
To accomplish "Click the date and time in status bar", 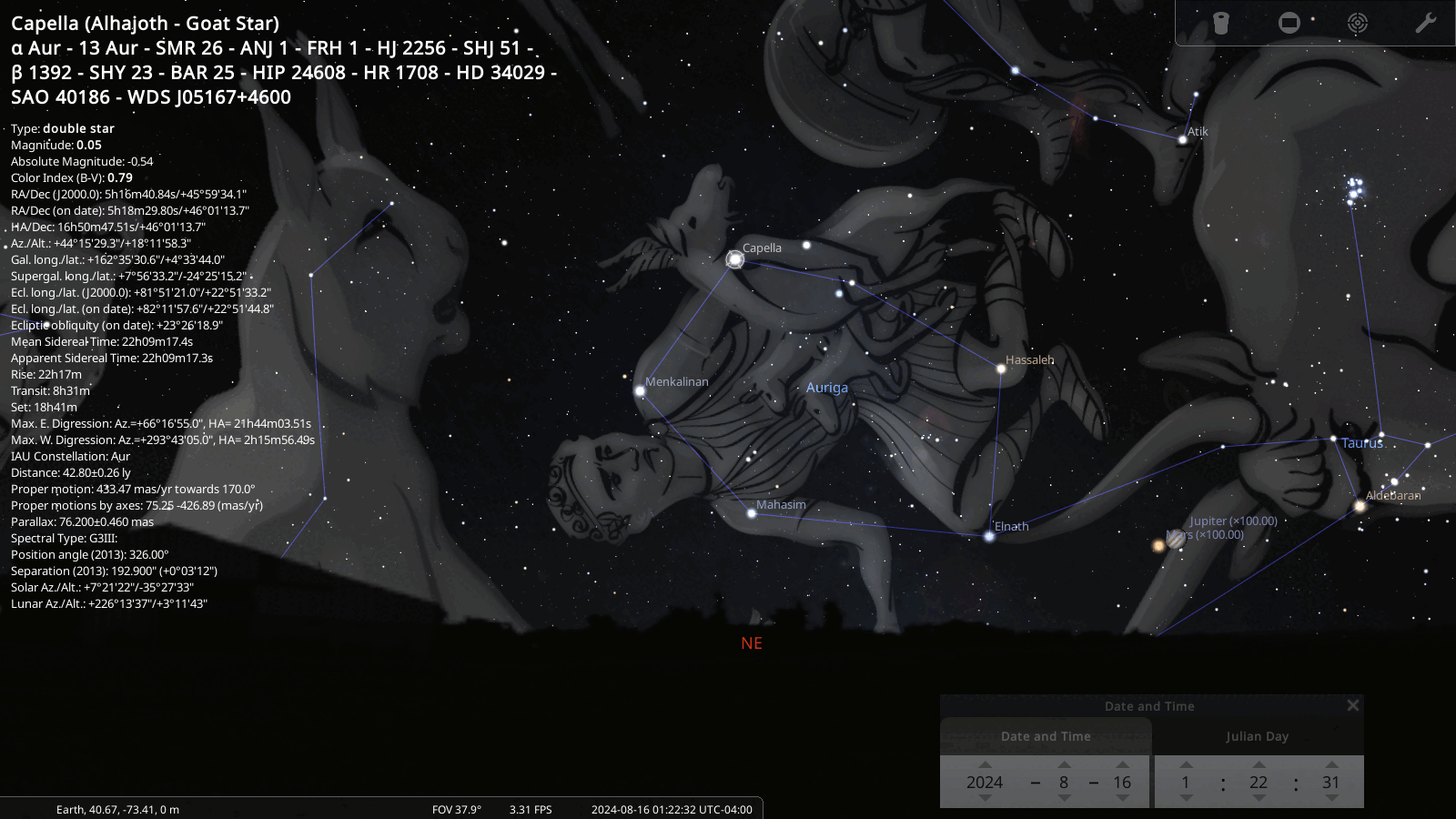I will point(672,809).
